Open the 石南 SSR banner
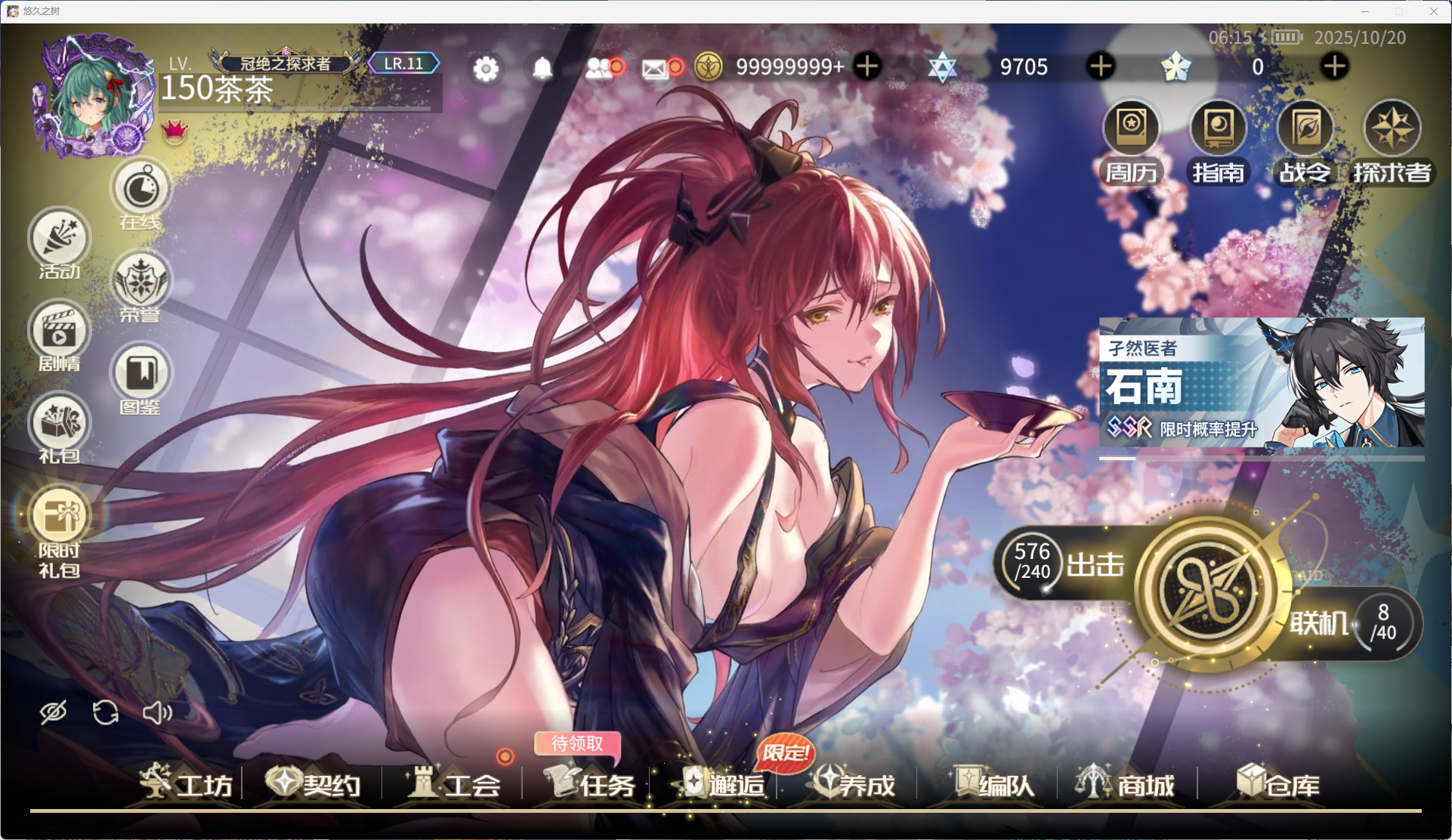The height and width of the screenshot is (840, 1452). [x=1260, y=385]
